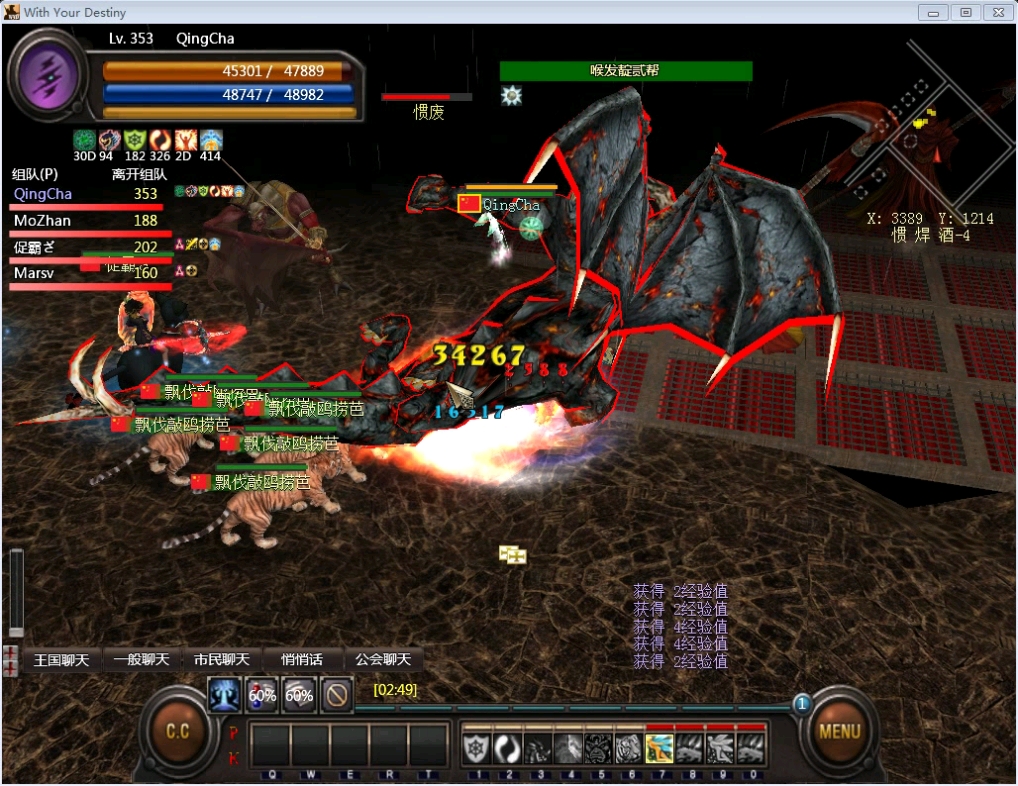Select the 市民聊天 chat tab
1018x786 pixels.
(x=221, y=660)
